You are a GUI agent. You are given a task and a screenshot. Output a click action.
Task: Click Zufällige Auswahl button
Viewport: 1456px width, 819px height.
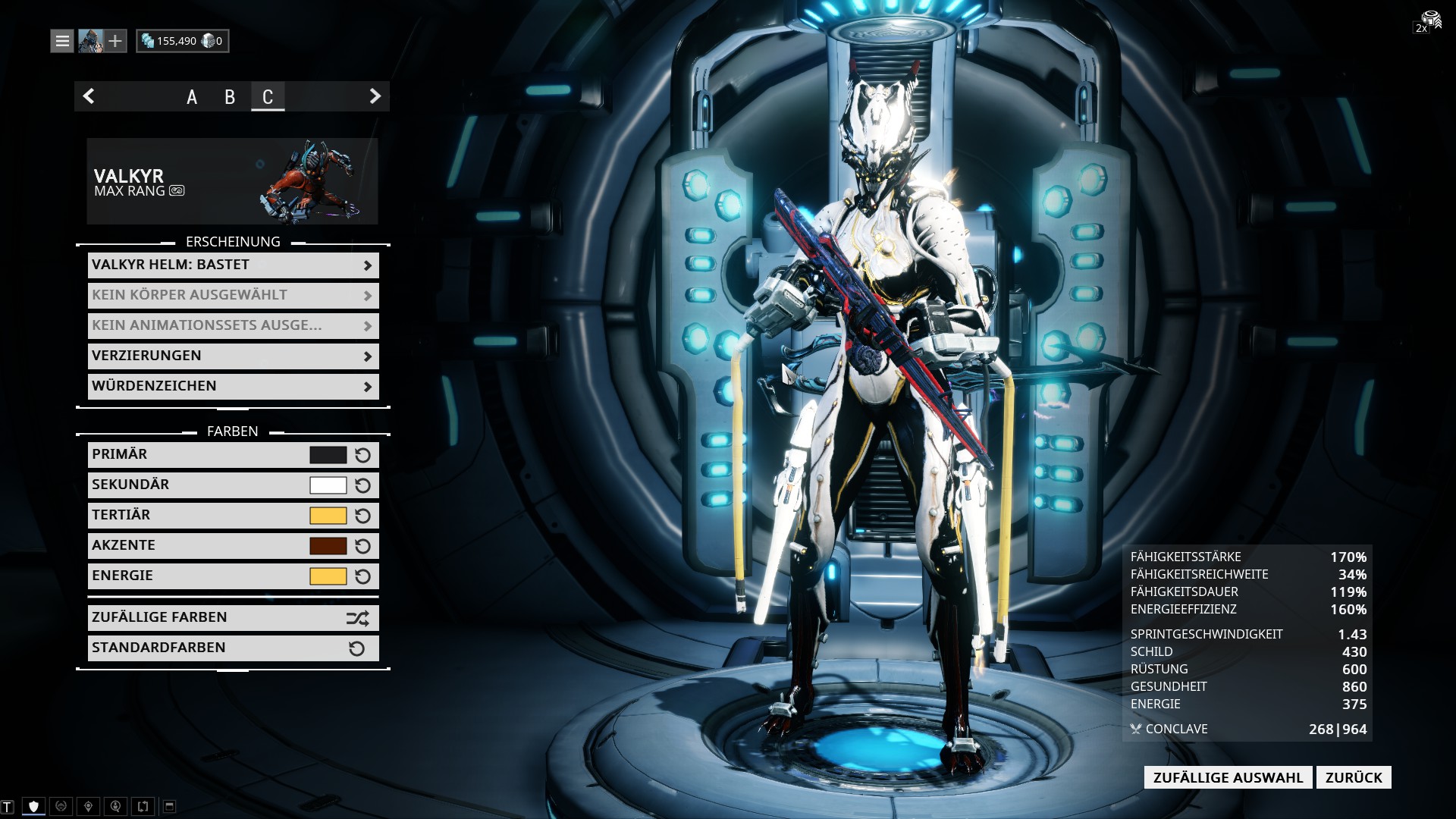coord(1228,777)
